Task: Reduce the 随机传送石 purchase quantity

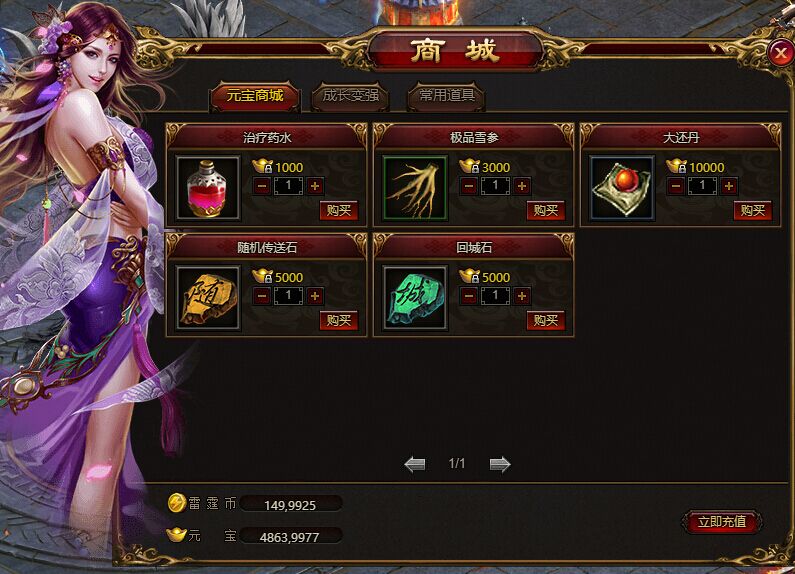Action: coord(262,296)
